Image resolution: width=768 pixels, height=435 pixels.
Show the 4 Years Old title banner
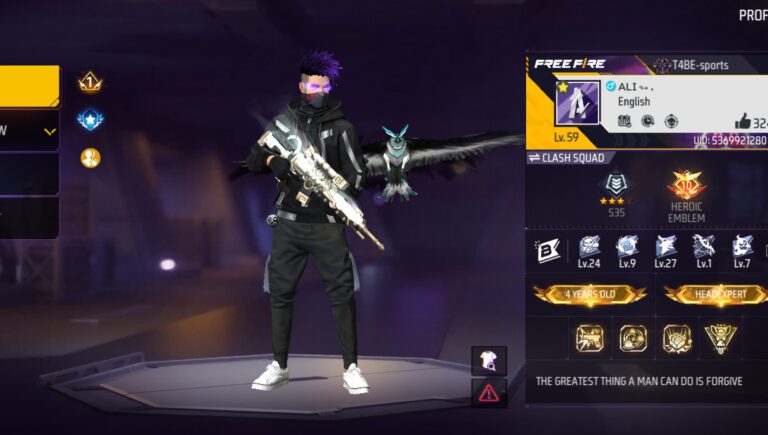click(589, 294)
